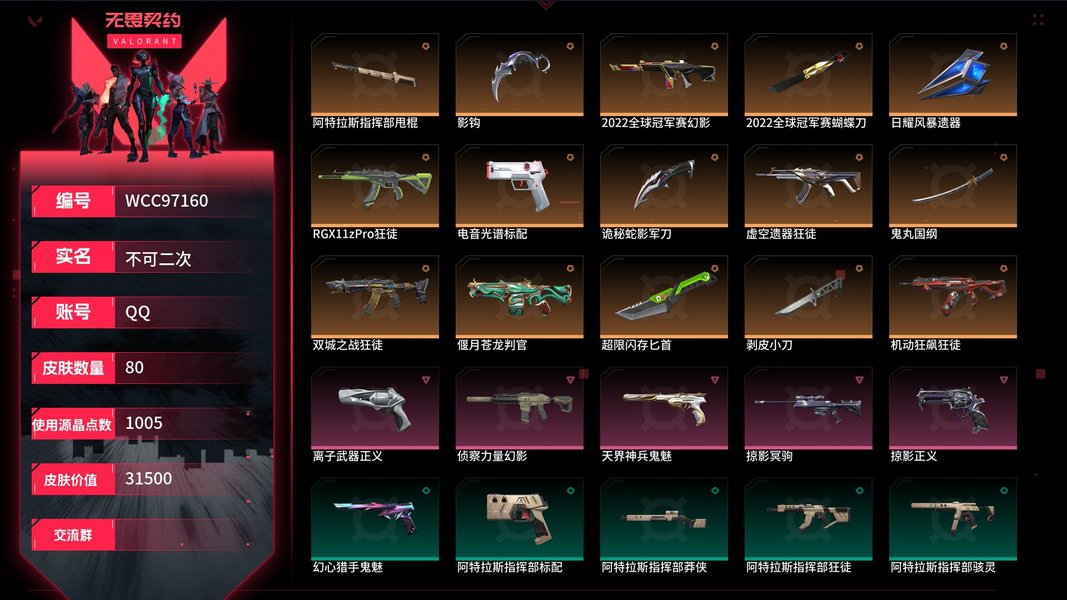Pick the 日耀风暴遗器 skin card
Image resolution: width=1067 pixels, height=600 pixels.
[952, 75]
